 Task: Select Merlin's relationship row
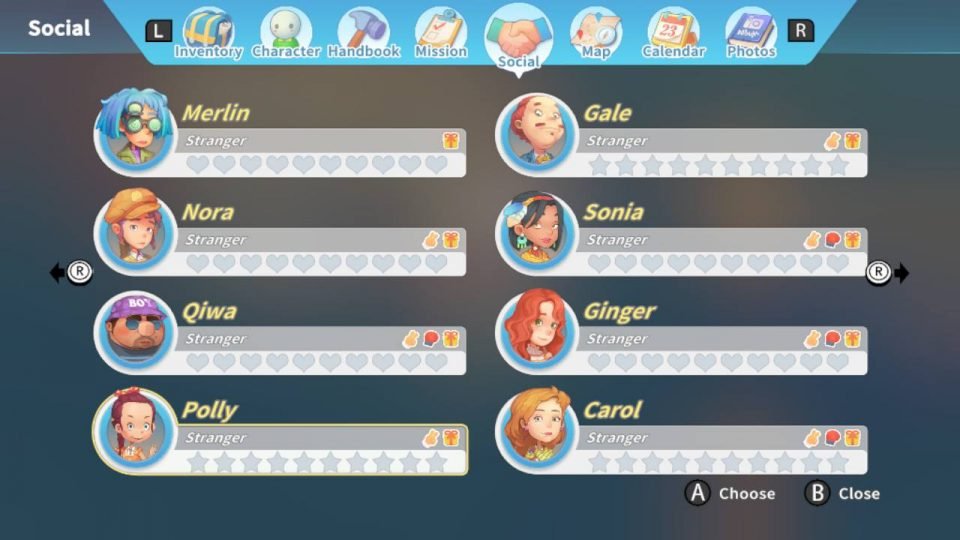[281, 139]
